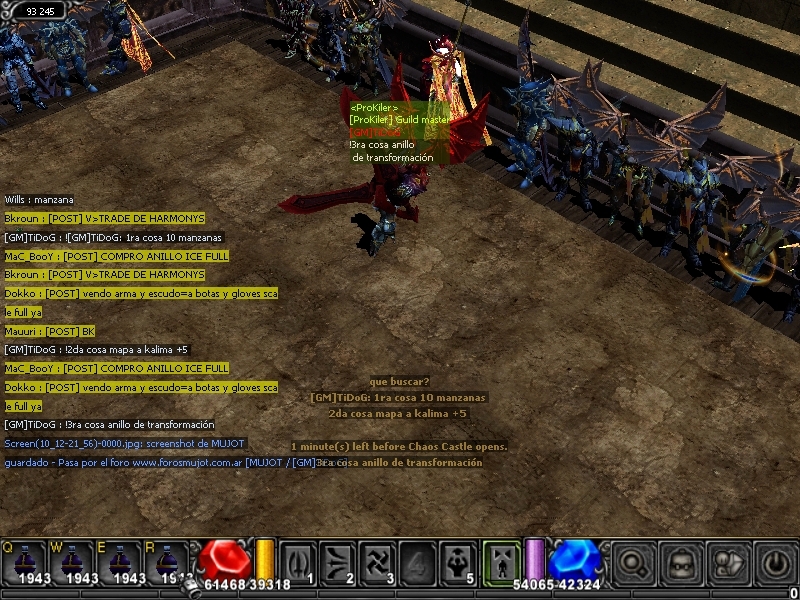Click Mauuri's '[POST] BK' chat message
800x600 pixels.
[50, 331]
